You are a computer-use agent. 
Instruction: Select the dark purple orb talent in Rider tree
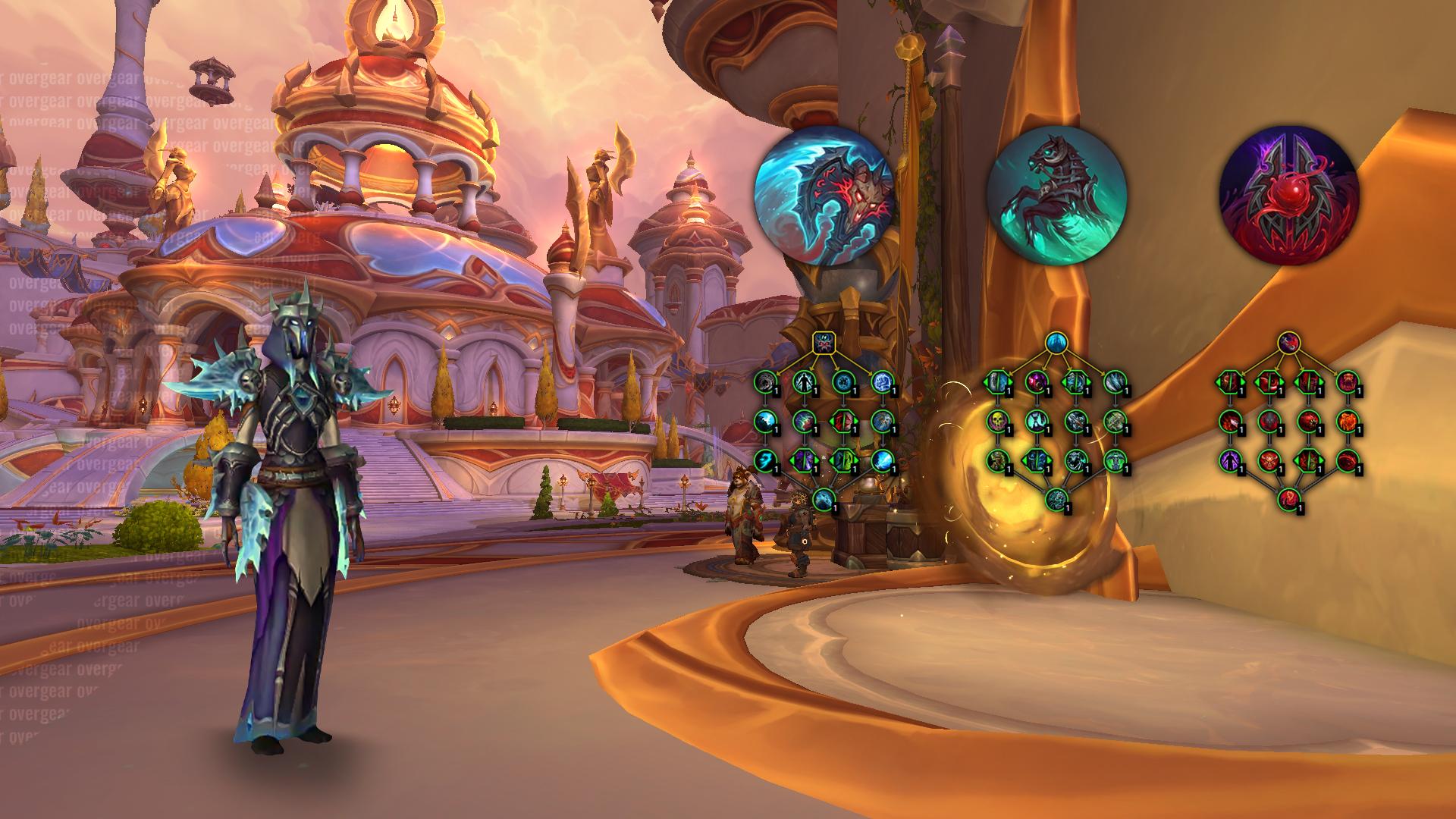coord(1036,381)
